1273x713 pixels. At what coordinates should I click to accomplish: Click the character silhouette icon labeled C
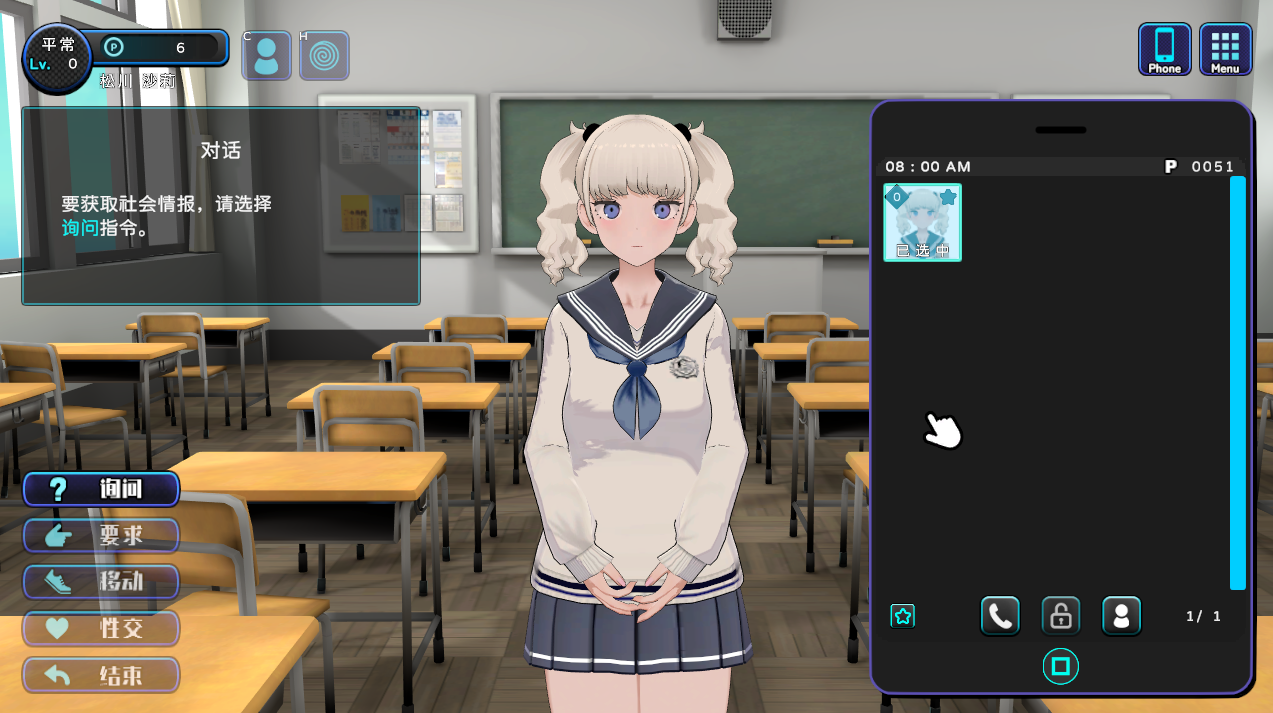pos(266,56)
